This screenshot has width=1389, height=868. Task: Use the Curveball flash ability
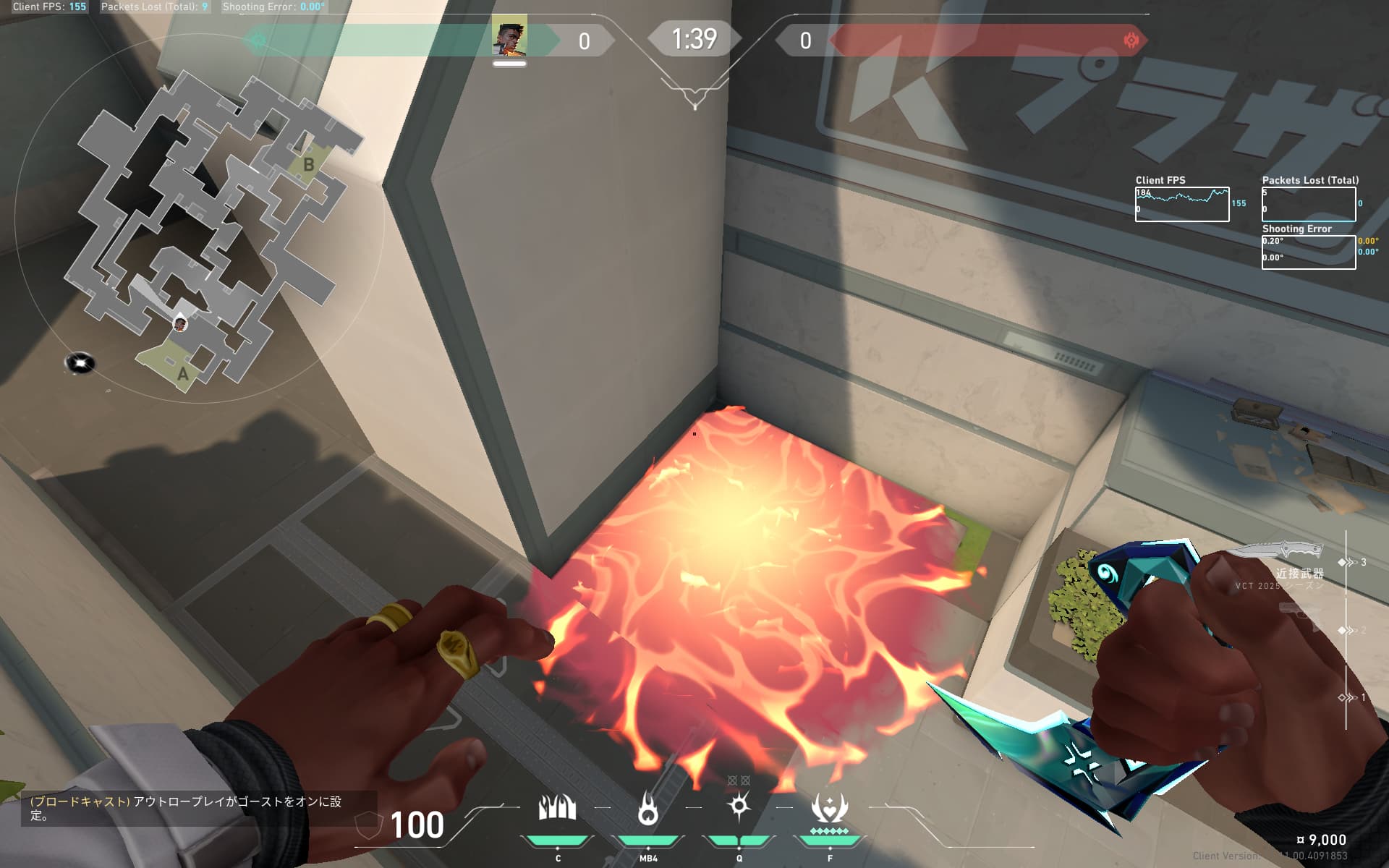739,806
